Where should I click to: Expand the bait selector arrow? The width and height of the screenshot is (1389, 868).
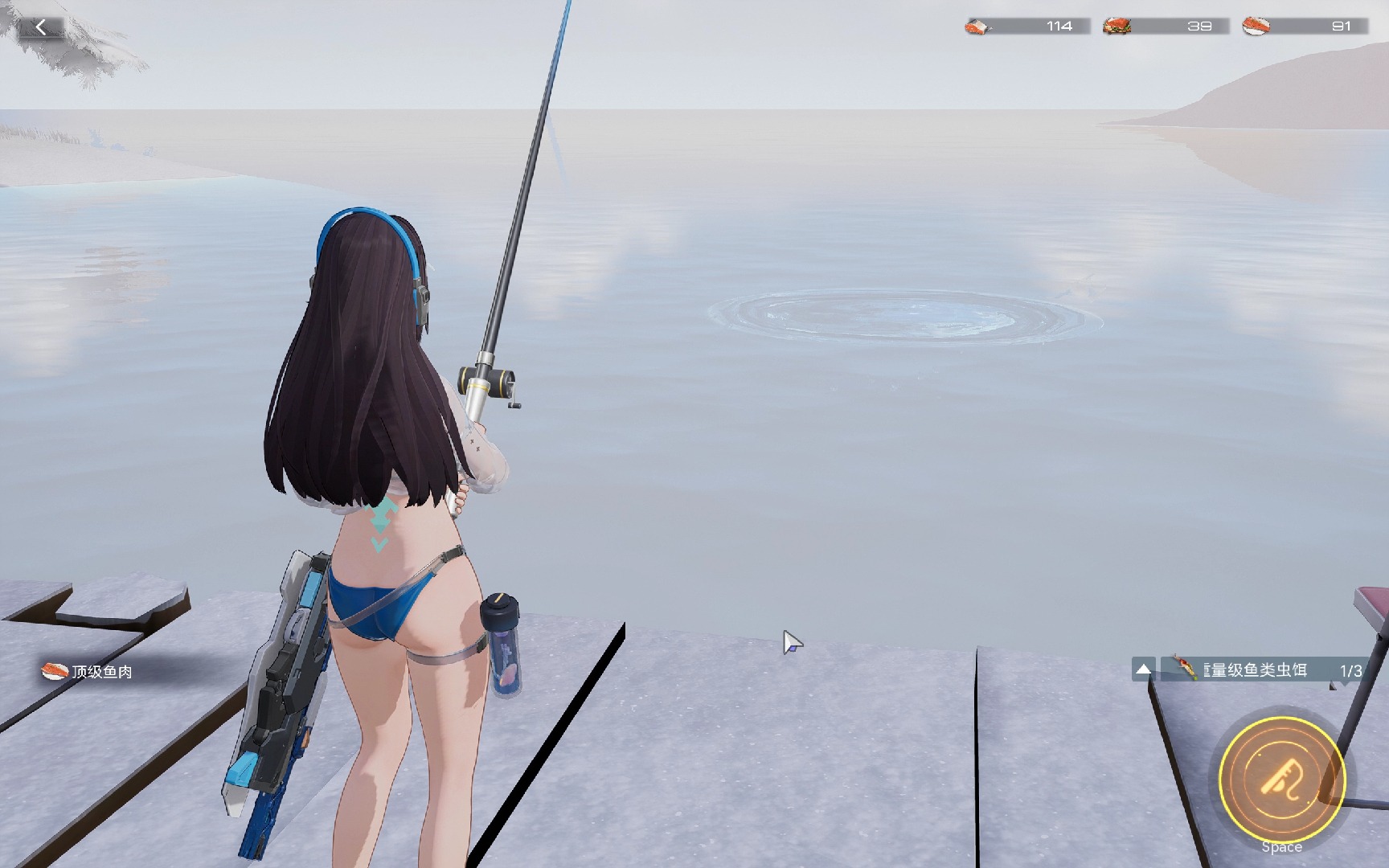tap(1143, 669)
